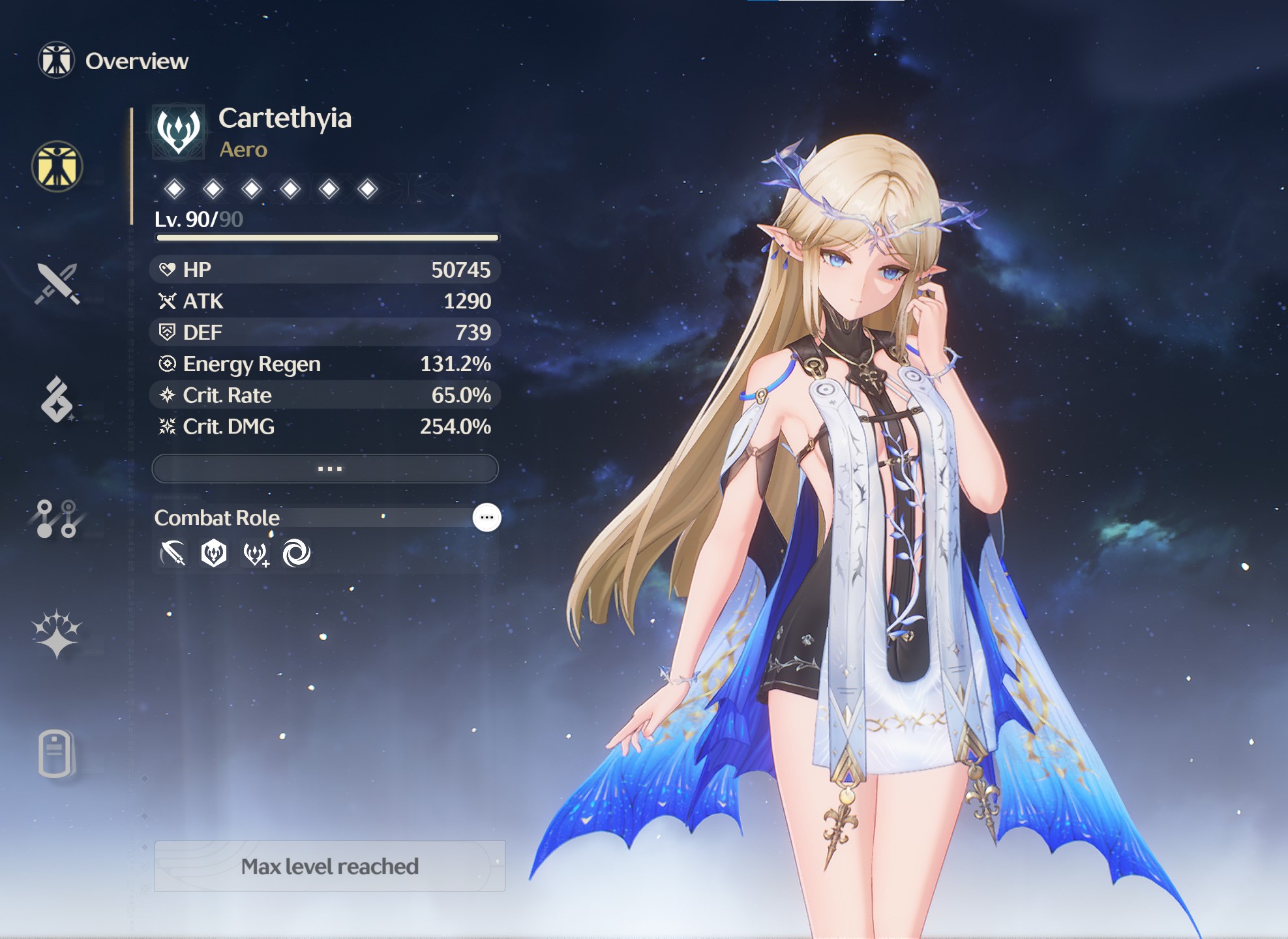The height and width of the screenshot is (939, 1288).
Task: Open the Weapon tab with crossed swords
Action: tap(57, 284)
